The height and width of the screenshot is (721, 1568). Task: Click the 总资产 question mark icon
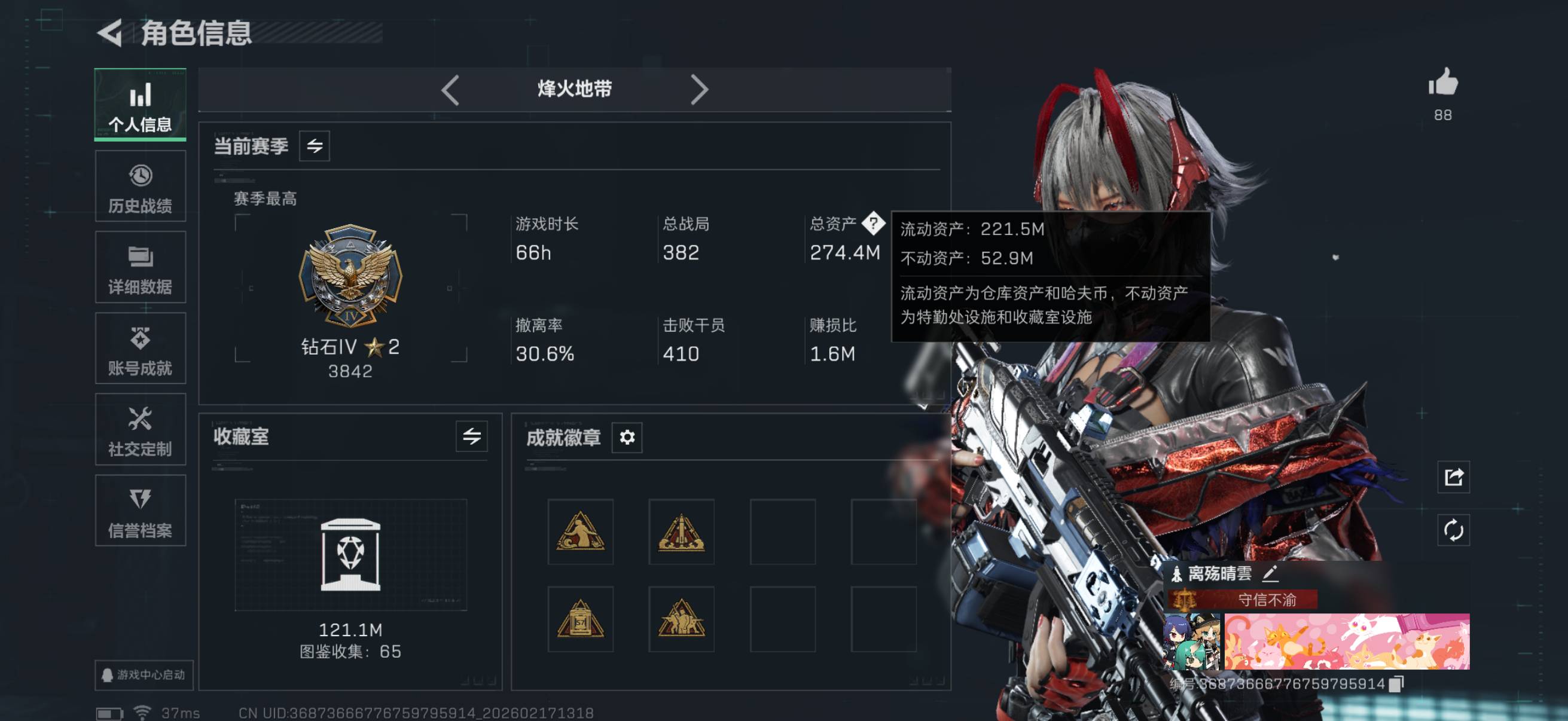point(874,224)
